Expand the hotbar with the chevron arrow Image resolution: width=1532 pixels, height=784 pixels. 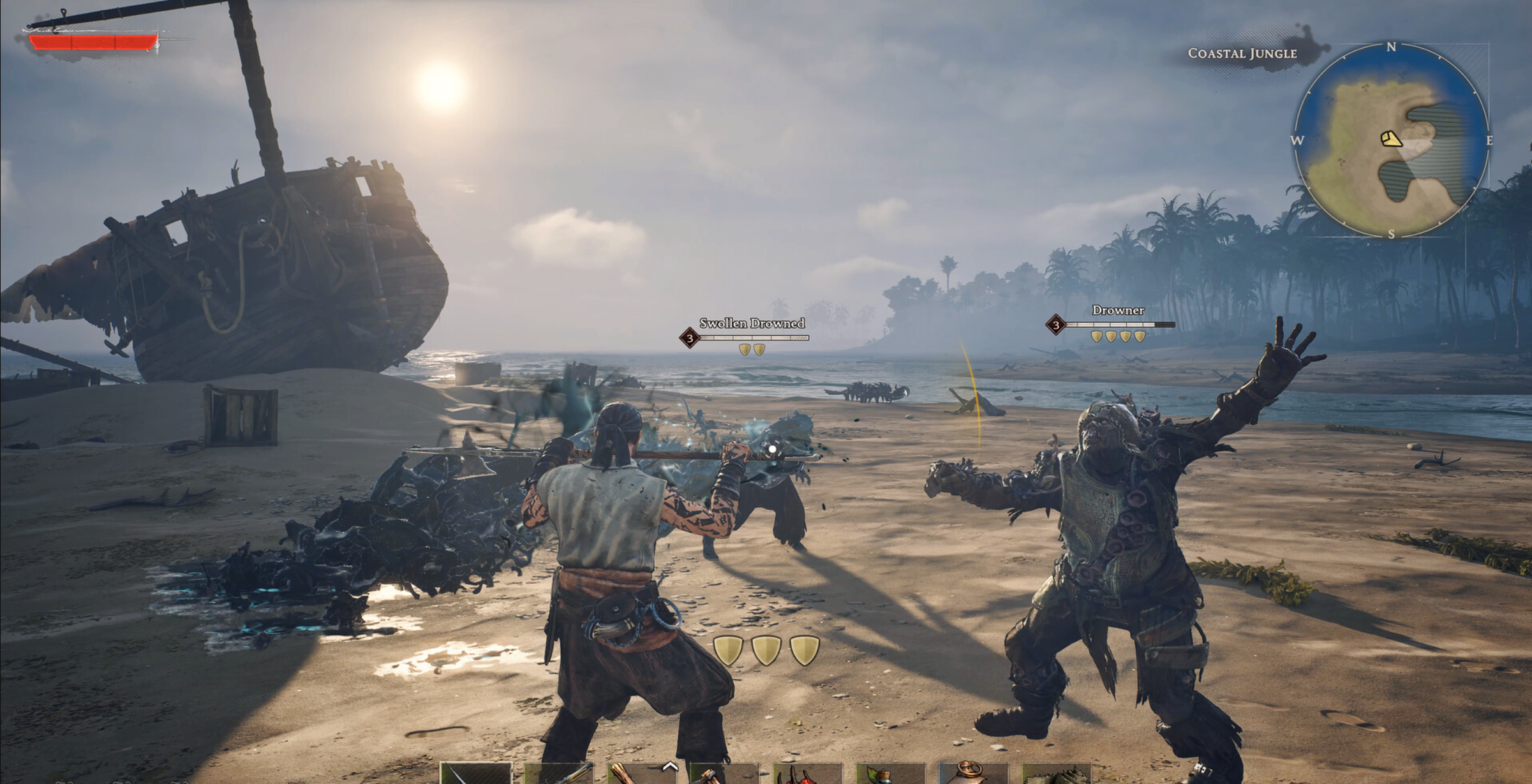click(x=669, y=766)
